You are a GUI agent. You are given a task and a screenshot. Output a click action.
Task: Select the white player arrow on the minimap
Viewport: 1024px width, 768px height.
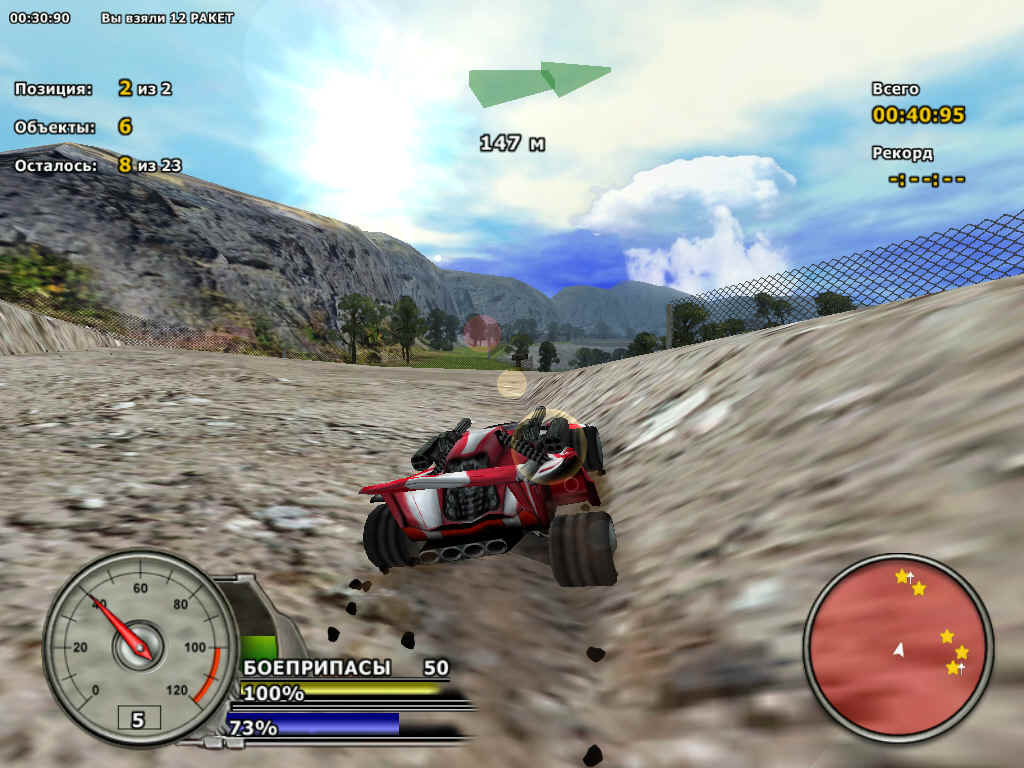pyautogui.click(x=898, y=650)
